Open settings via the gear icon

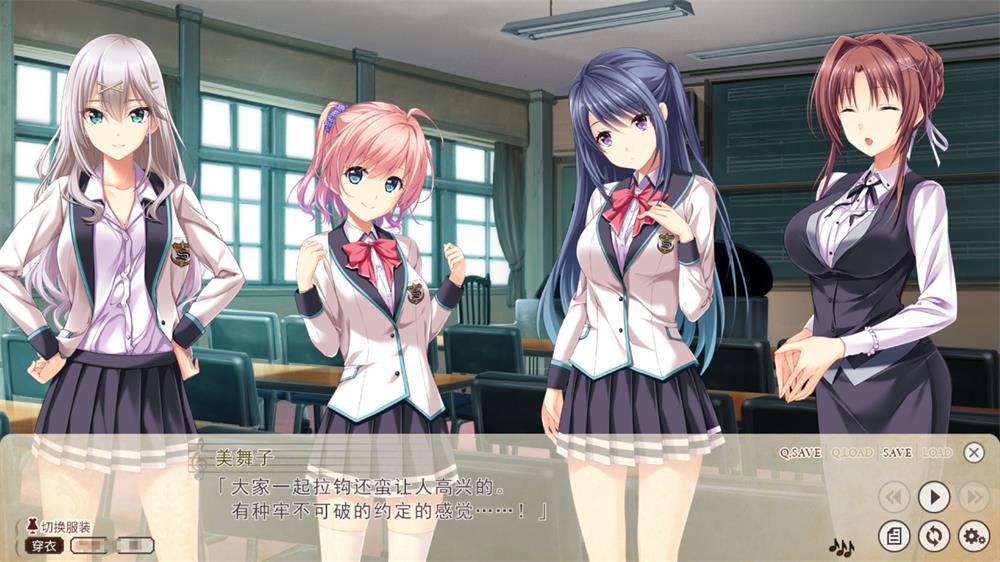point(973,536)
